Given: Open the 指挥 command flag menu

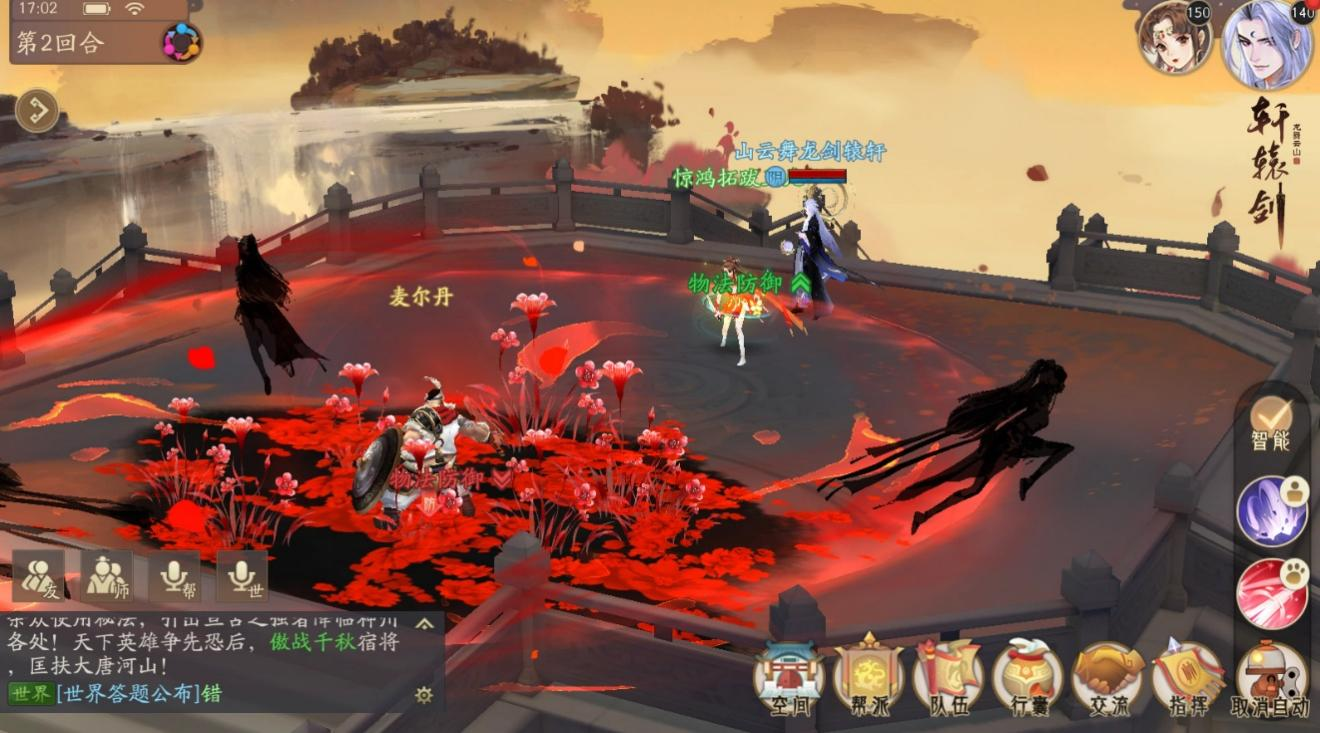Looking at the screenshot, I should tap(1188, 676).
